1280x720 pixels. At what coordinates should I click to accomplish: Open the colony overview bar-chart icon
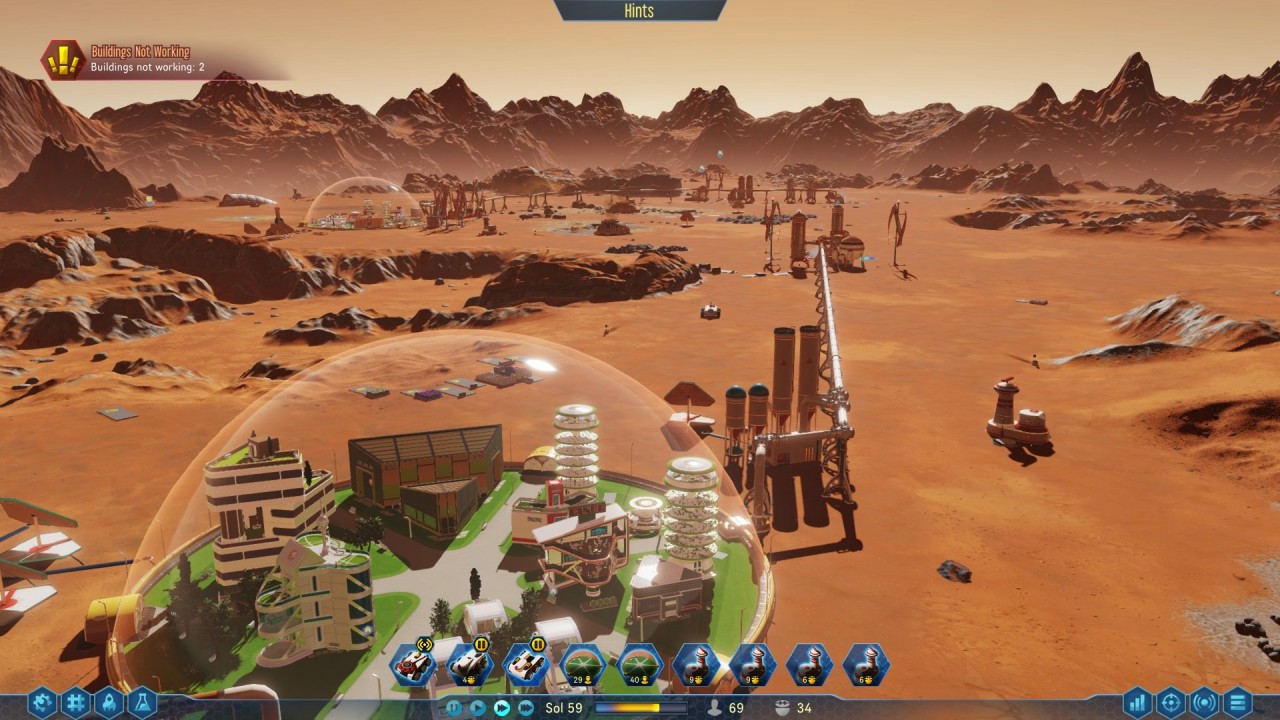(1138, 703)
